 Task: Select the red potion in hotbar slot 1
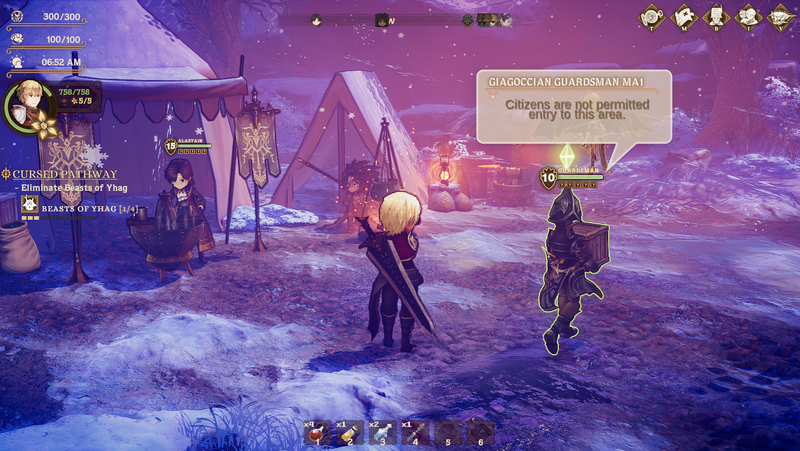[317, 433]
